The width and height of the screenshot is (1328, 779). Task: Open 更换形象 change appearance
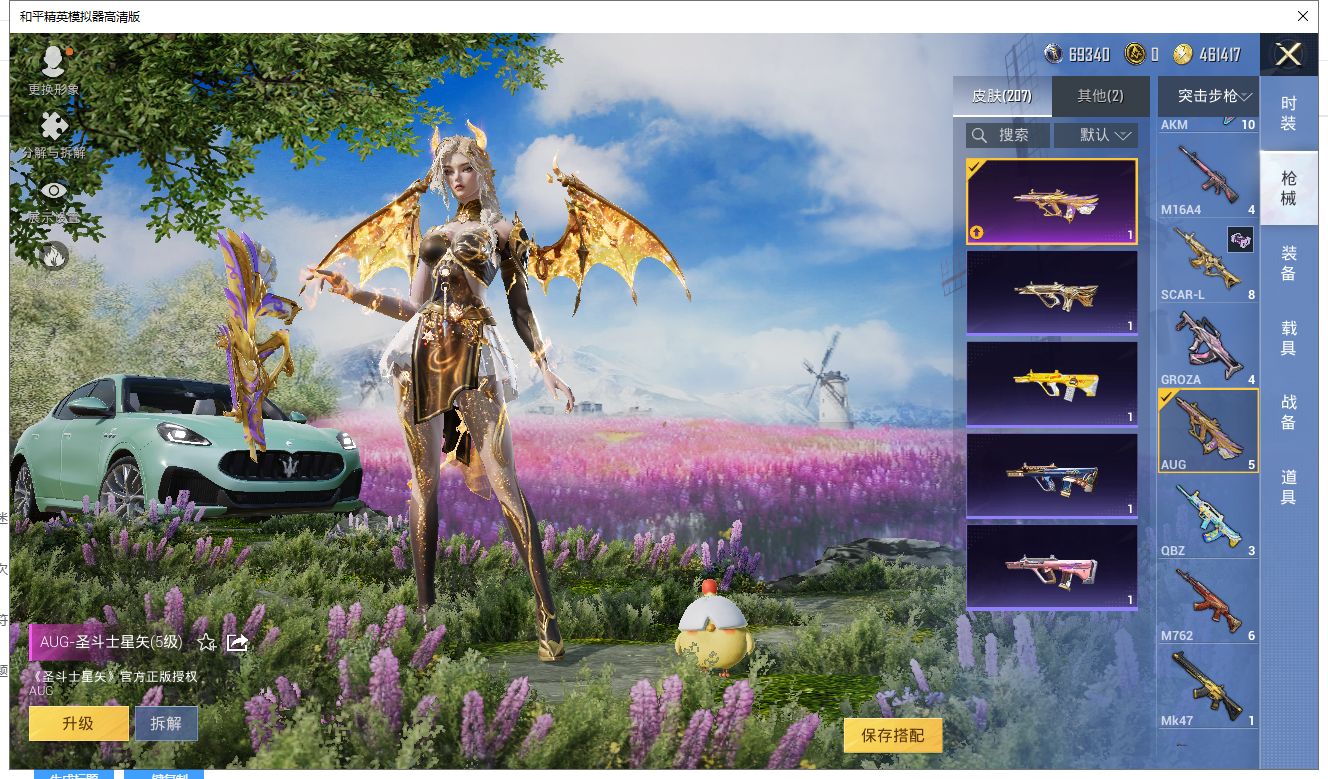coord(53,70)
